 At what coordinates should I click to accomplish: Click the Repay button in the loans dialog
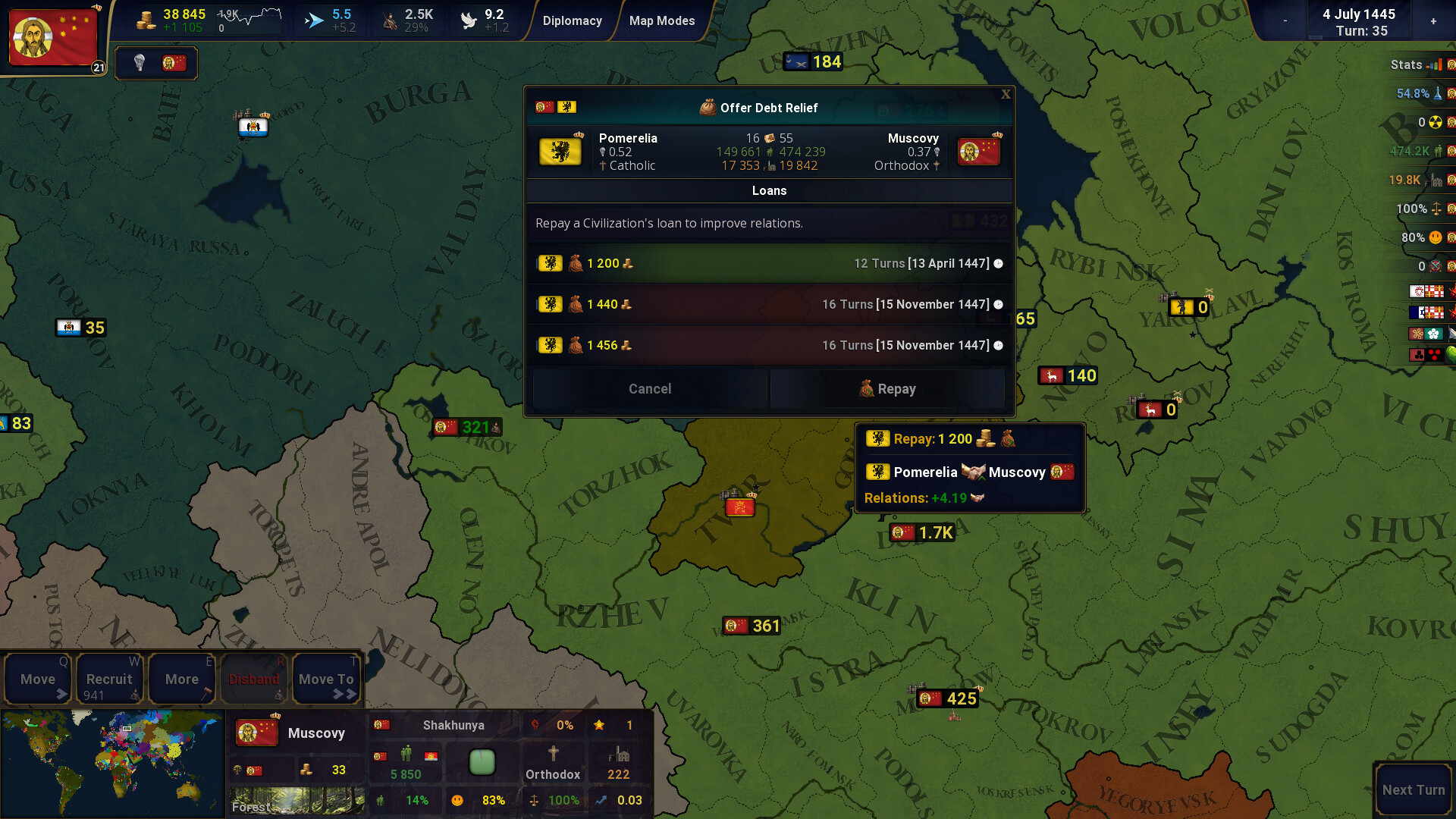(x=887, y=388)
